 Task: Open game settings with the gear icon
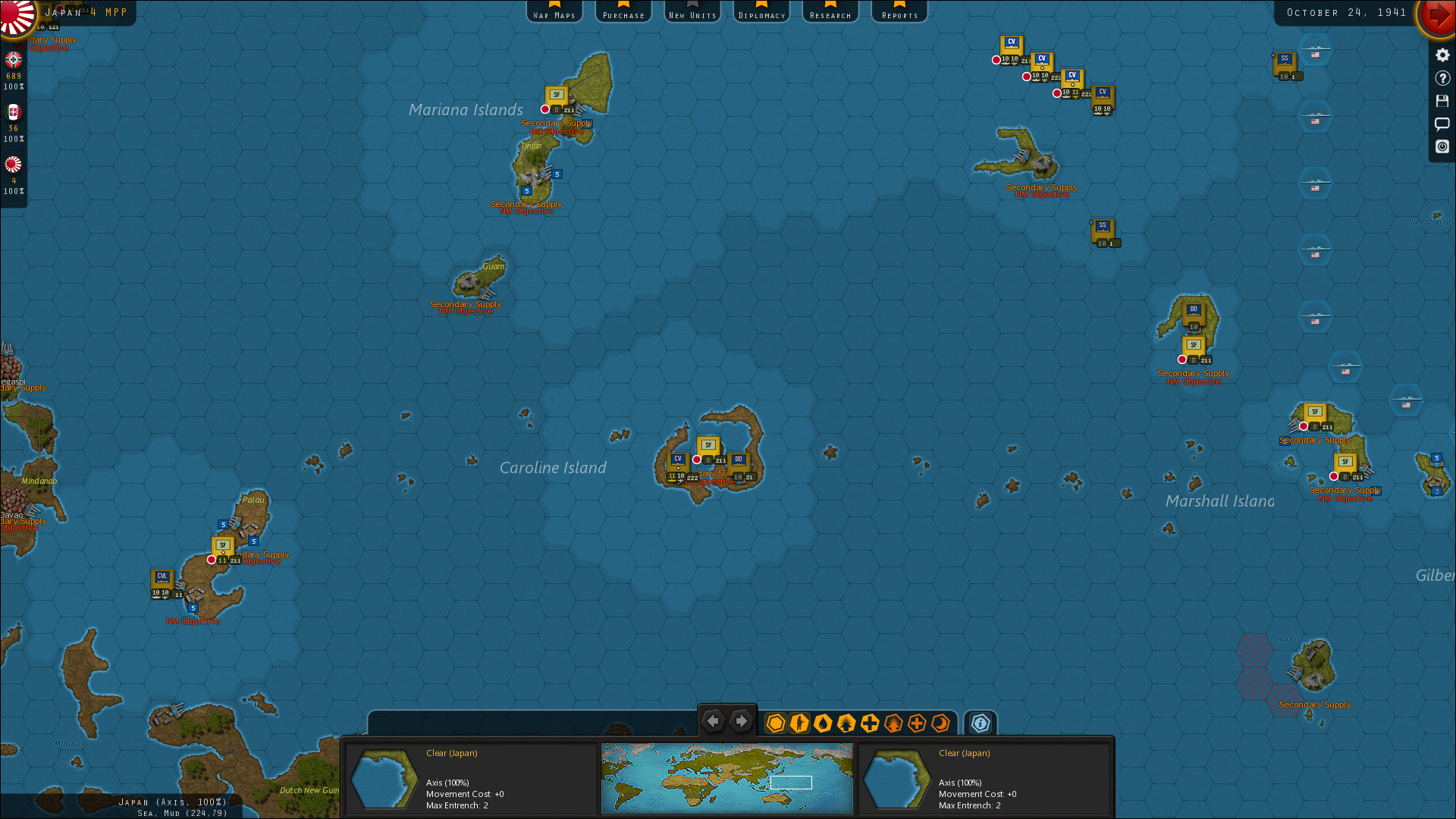[1442, 56]
